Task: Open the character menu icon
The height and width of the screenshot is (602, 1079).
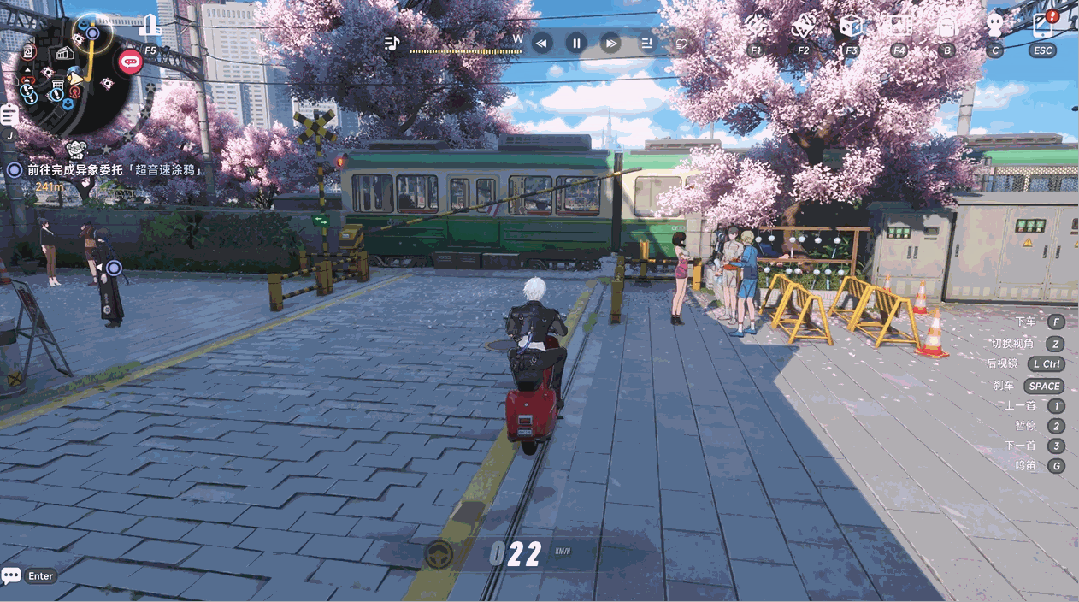Action: (994, 26)
